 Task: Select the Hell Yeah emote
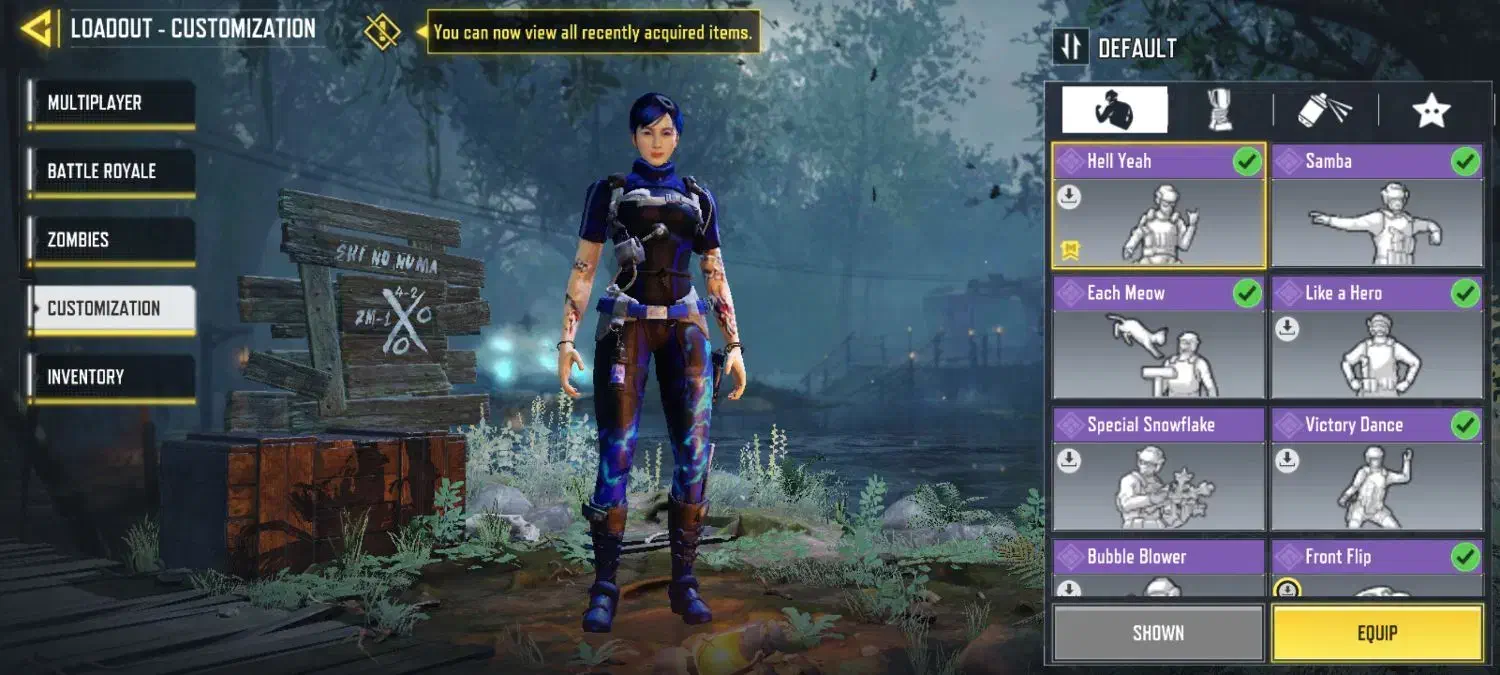pyautogui.click(x=1158, y=206)
